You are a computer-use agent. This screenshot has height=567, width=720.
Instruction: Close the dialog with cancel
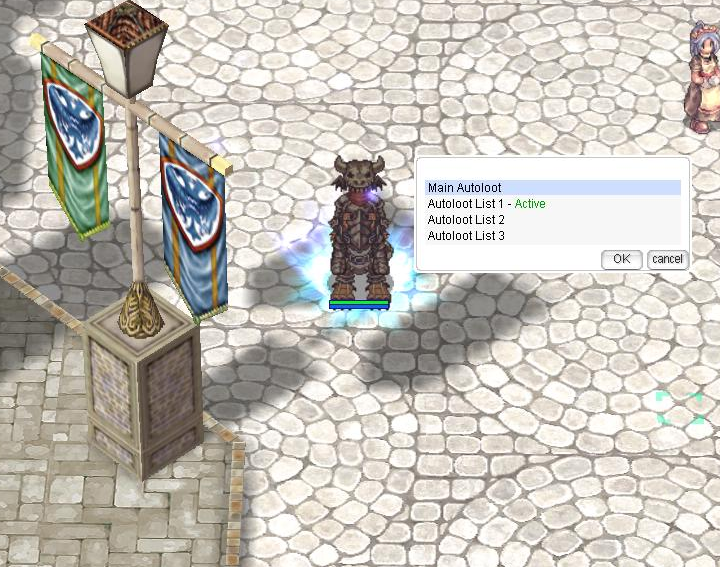coord(667,259)
